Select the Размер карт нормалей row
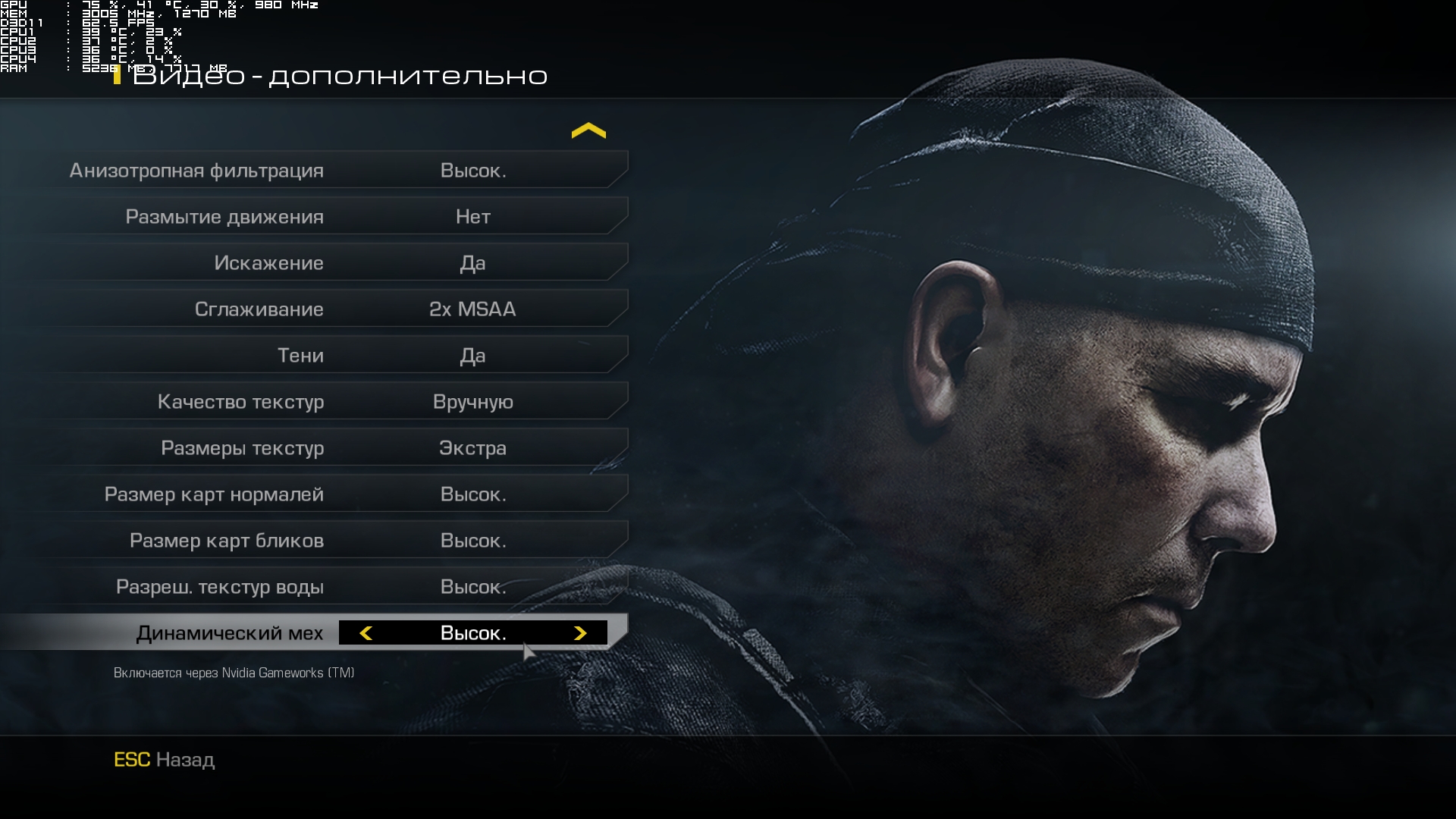1456x819 pixels. (334, 494)
